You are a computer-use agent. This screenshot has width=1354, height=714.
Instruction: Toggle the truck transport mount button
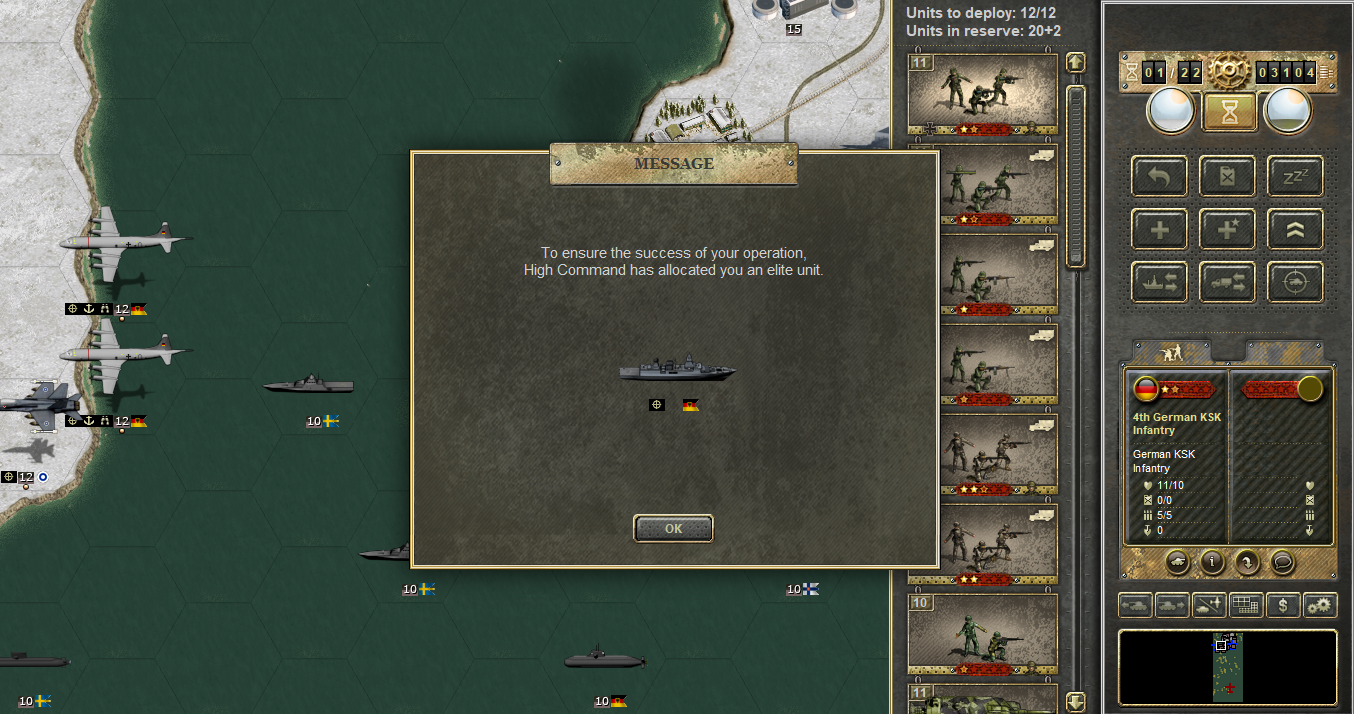point(1227,282)
